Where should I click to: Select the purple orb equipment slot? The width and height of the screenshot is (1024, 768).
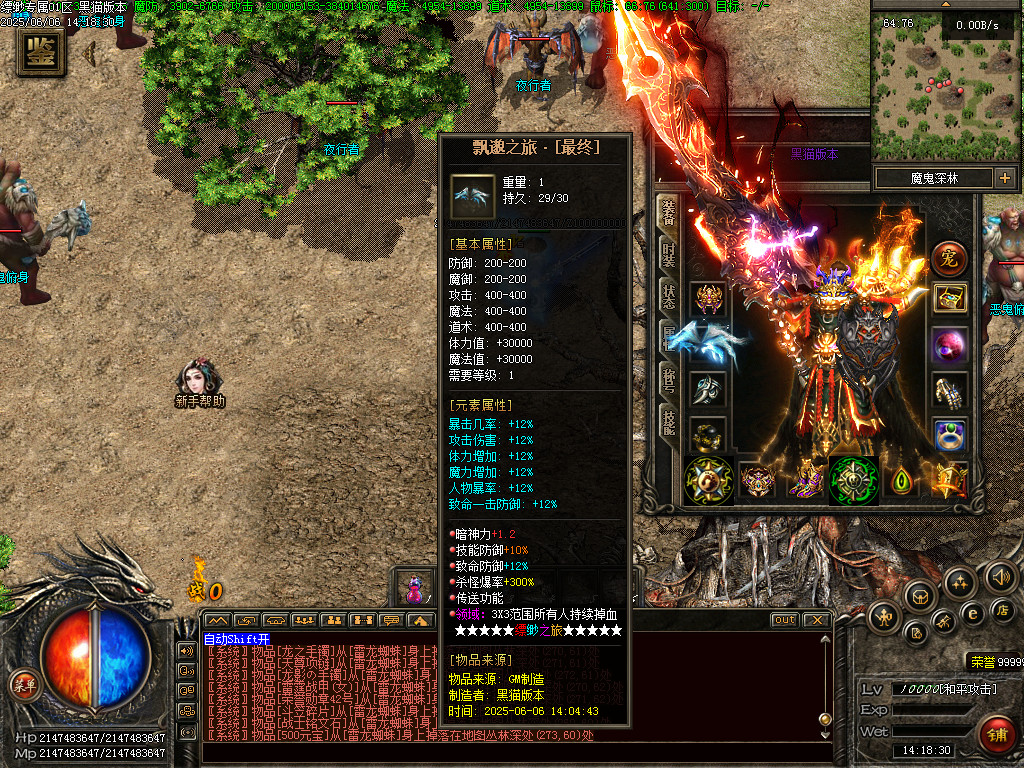pos(949,346)
